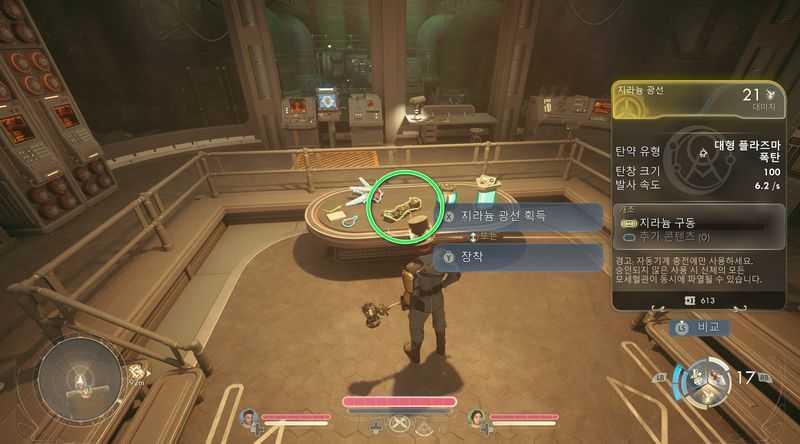Viewport: 800px width, 444px height.
Task: Activate the center crossed-tools ability icon
Action: click(399, 424)
